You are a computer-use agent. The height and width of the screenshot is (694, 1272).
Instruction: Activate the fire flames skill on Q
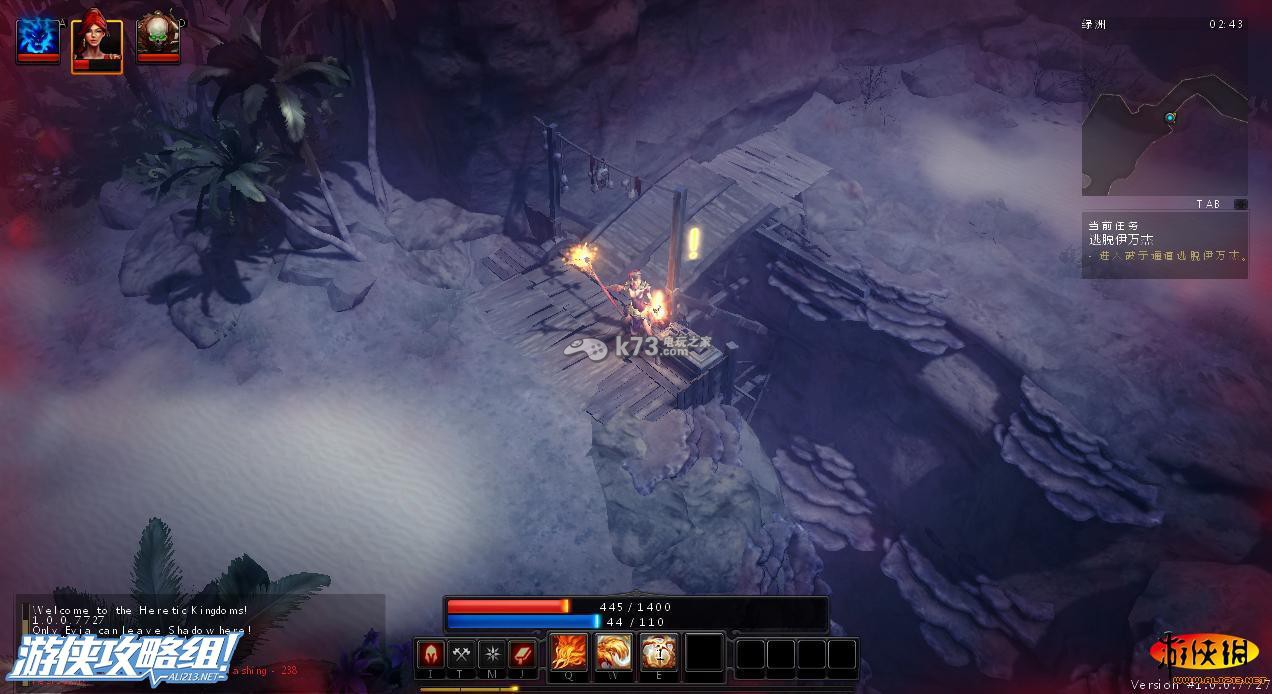[x=570, y=653]
